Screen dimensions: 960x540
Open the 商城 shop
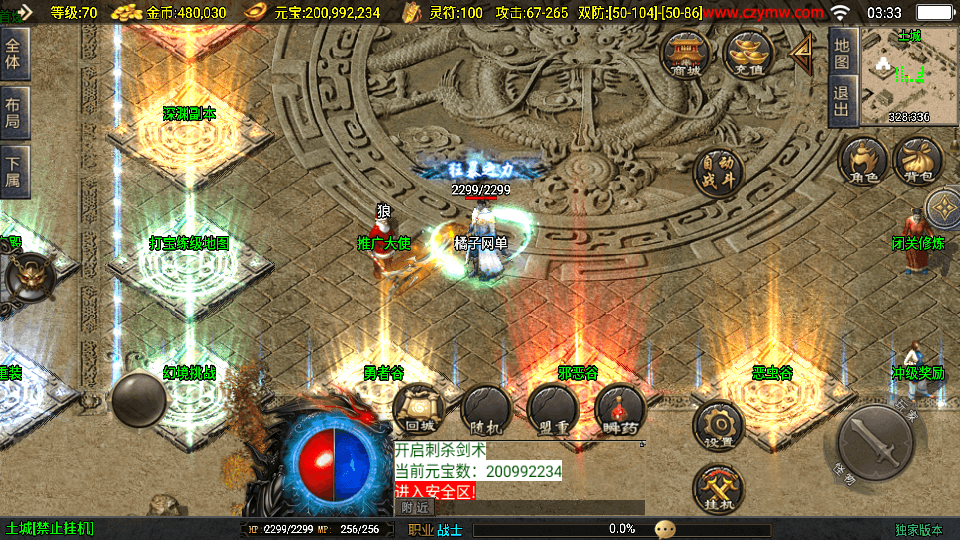point(686,54)
